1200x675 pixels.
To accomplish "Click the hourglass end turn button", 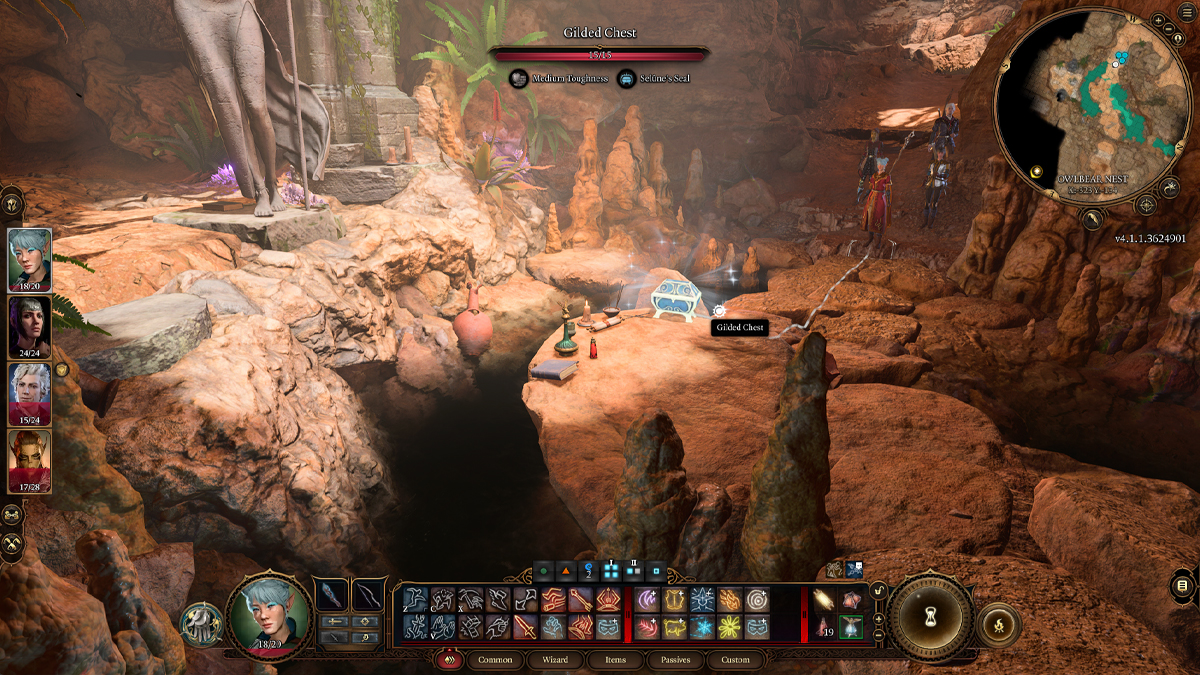I will 932,615.
